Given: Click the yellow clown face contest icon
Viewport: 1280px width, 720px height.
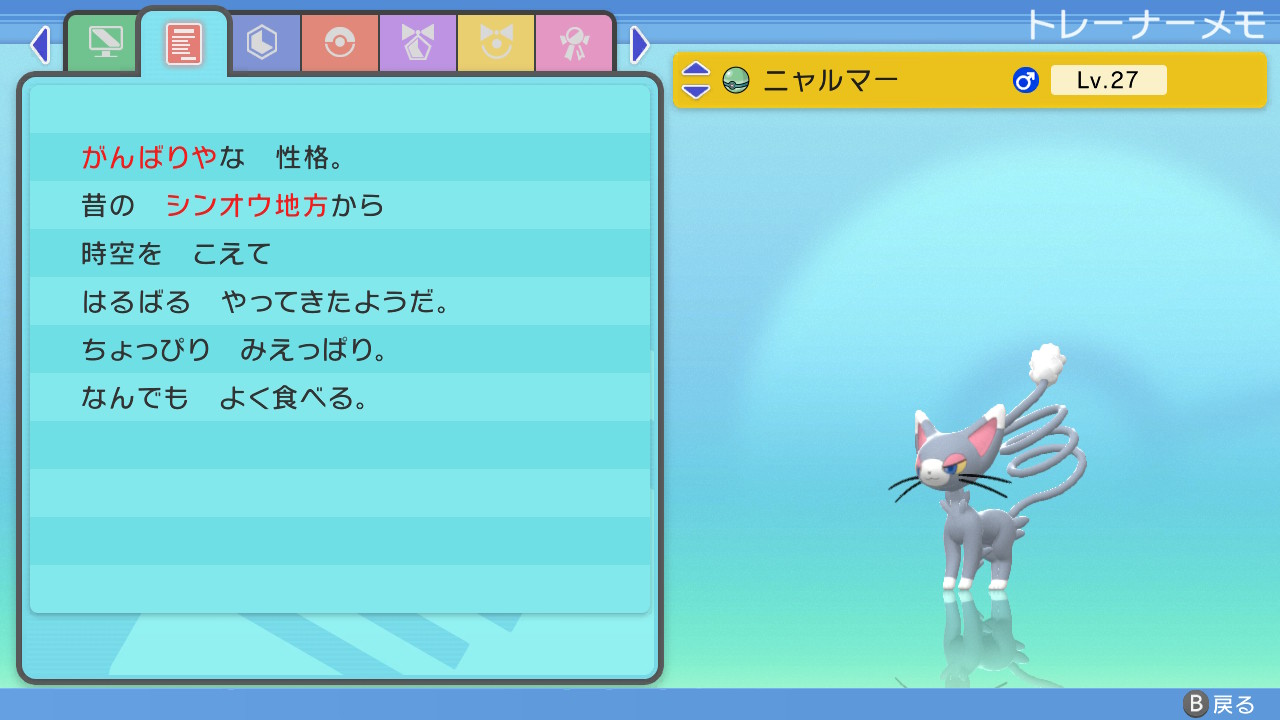Looking at the screenshot, I should (495, 43).
